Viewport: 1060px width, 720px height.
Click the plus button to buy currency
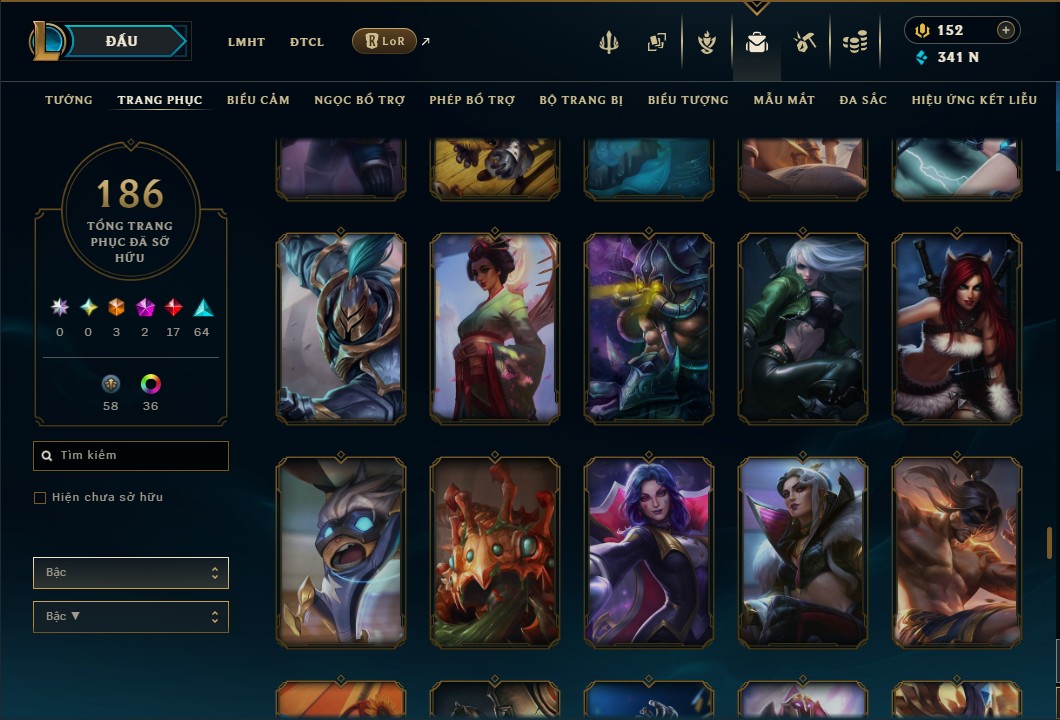(x=1006, y=30)
